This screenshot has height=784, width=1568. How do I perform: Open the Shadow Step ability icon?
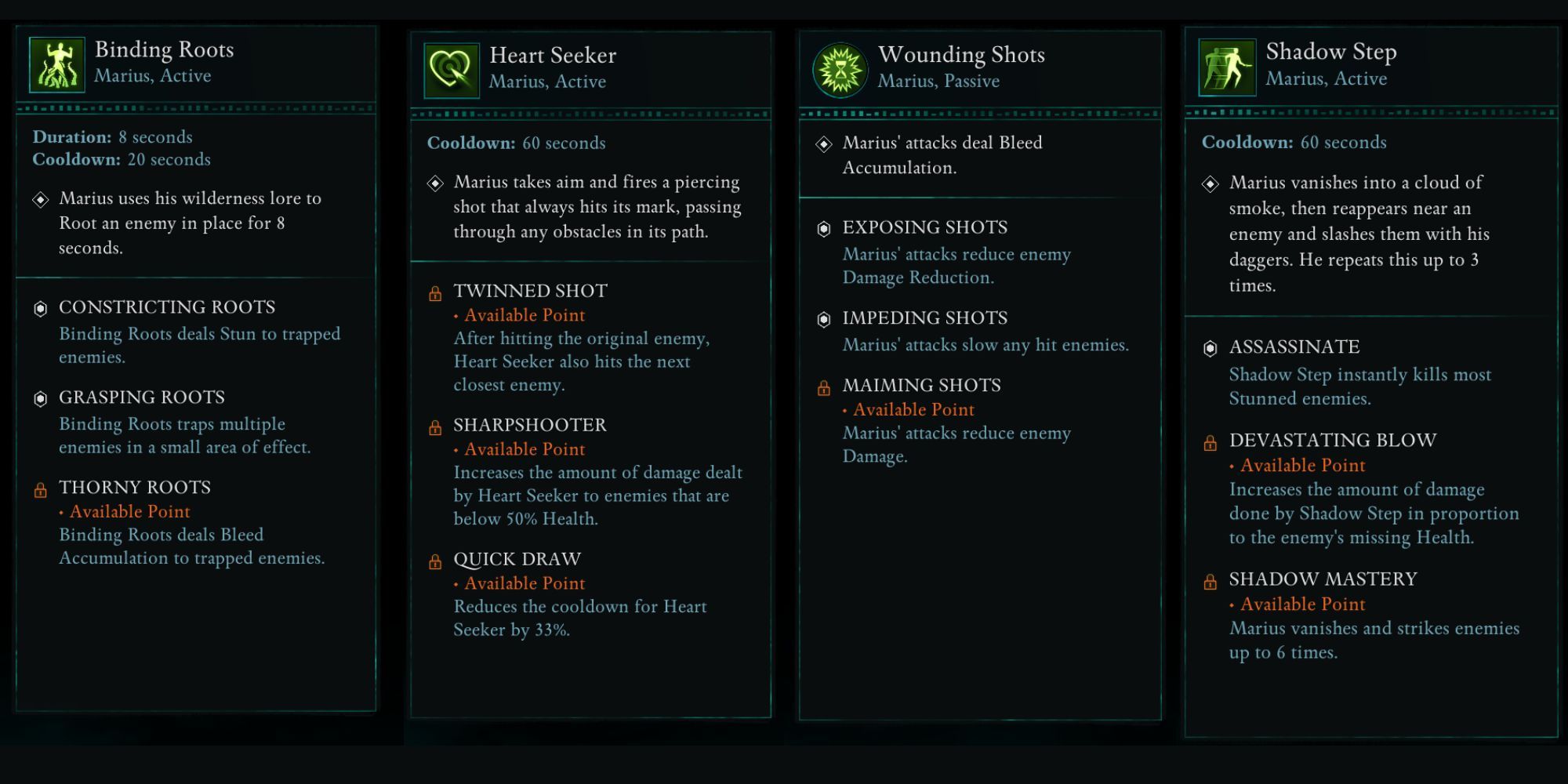click(x=1227, y=68)
